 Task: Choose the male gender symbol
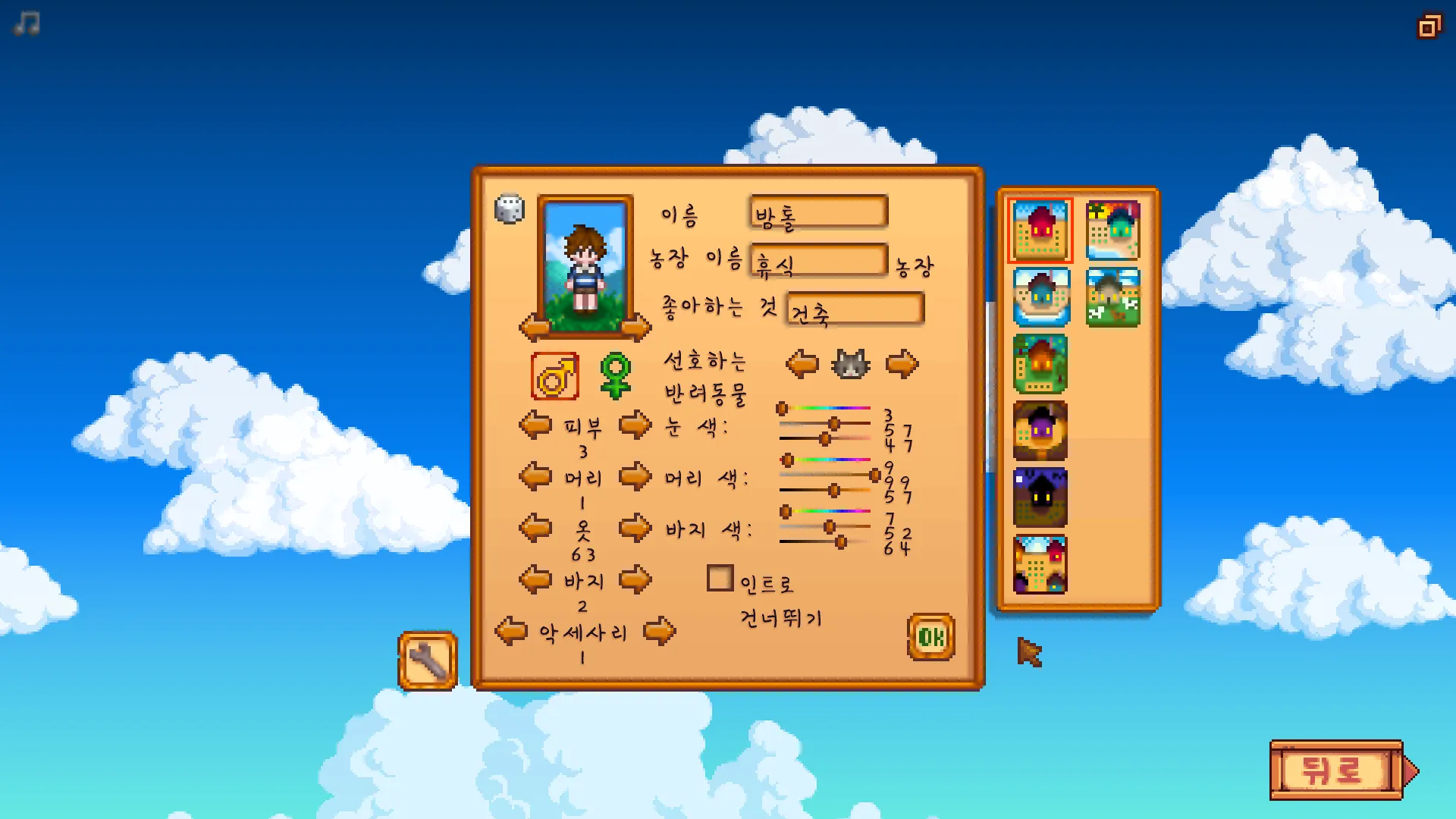pos(555,376)
